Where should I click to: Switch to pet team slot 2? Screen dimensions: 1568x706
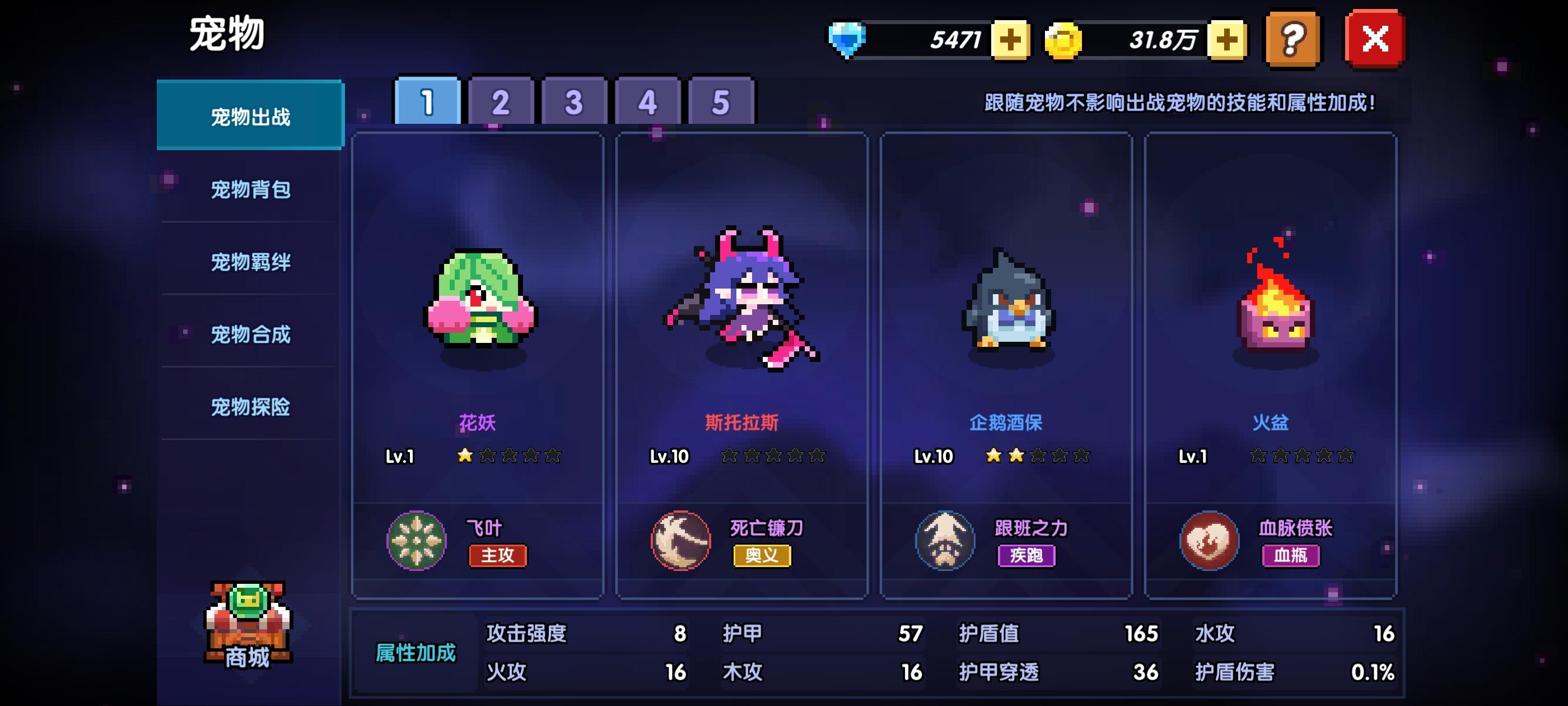[x=499, y=103]
